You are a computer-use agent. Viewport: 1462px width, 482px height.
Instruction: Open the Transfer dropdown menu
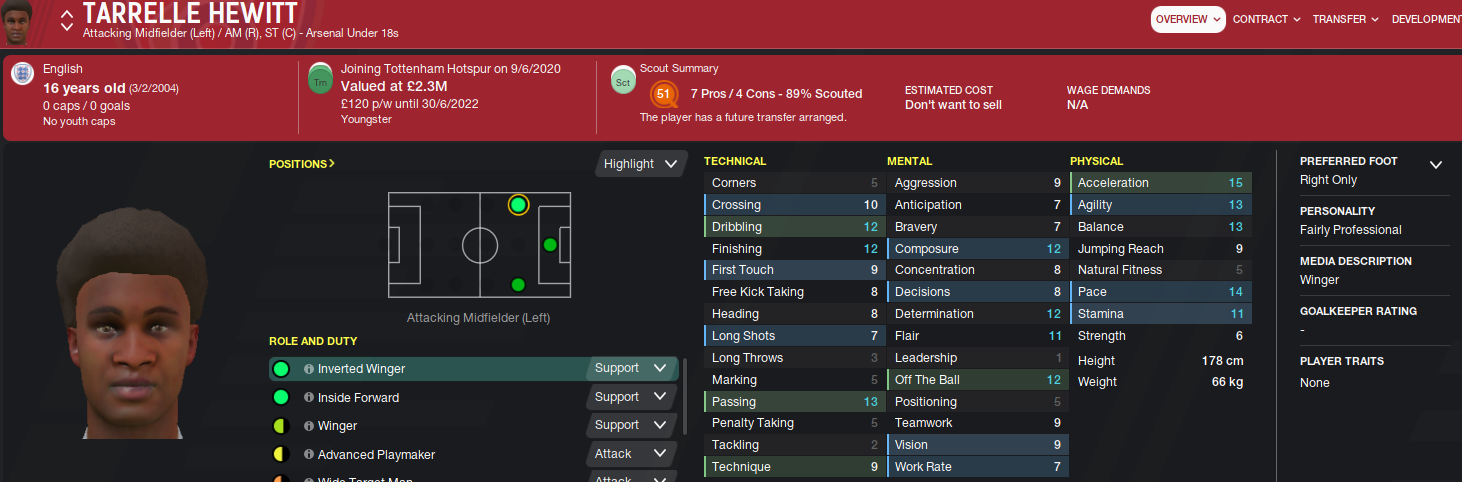(x=1345, y=19)
